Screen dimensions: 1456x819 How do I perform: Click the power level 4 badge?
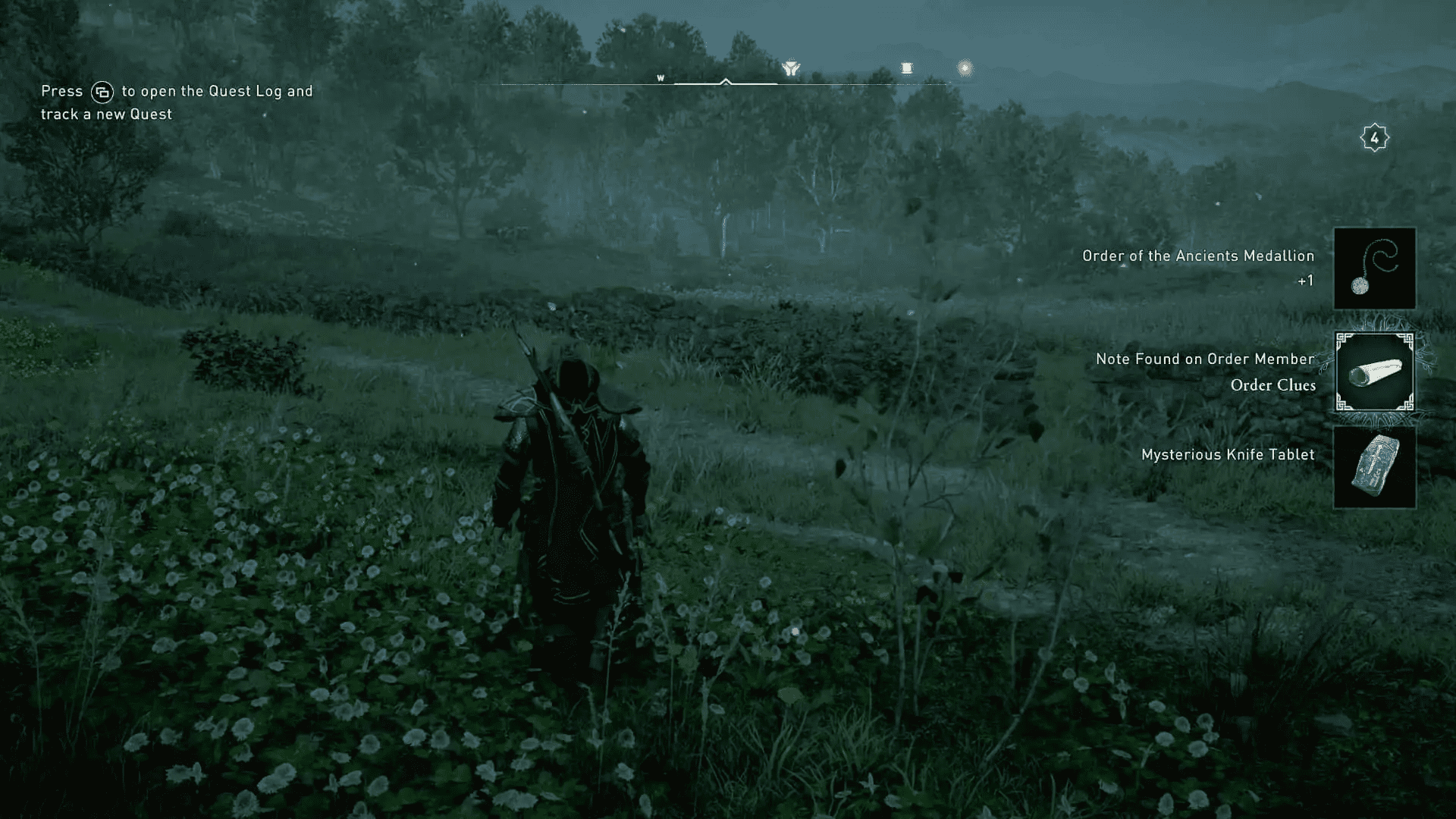pyautogui.click(x=1376, y=136)
